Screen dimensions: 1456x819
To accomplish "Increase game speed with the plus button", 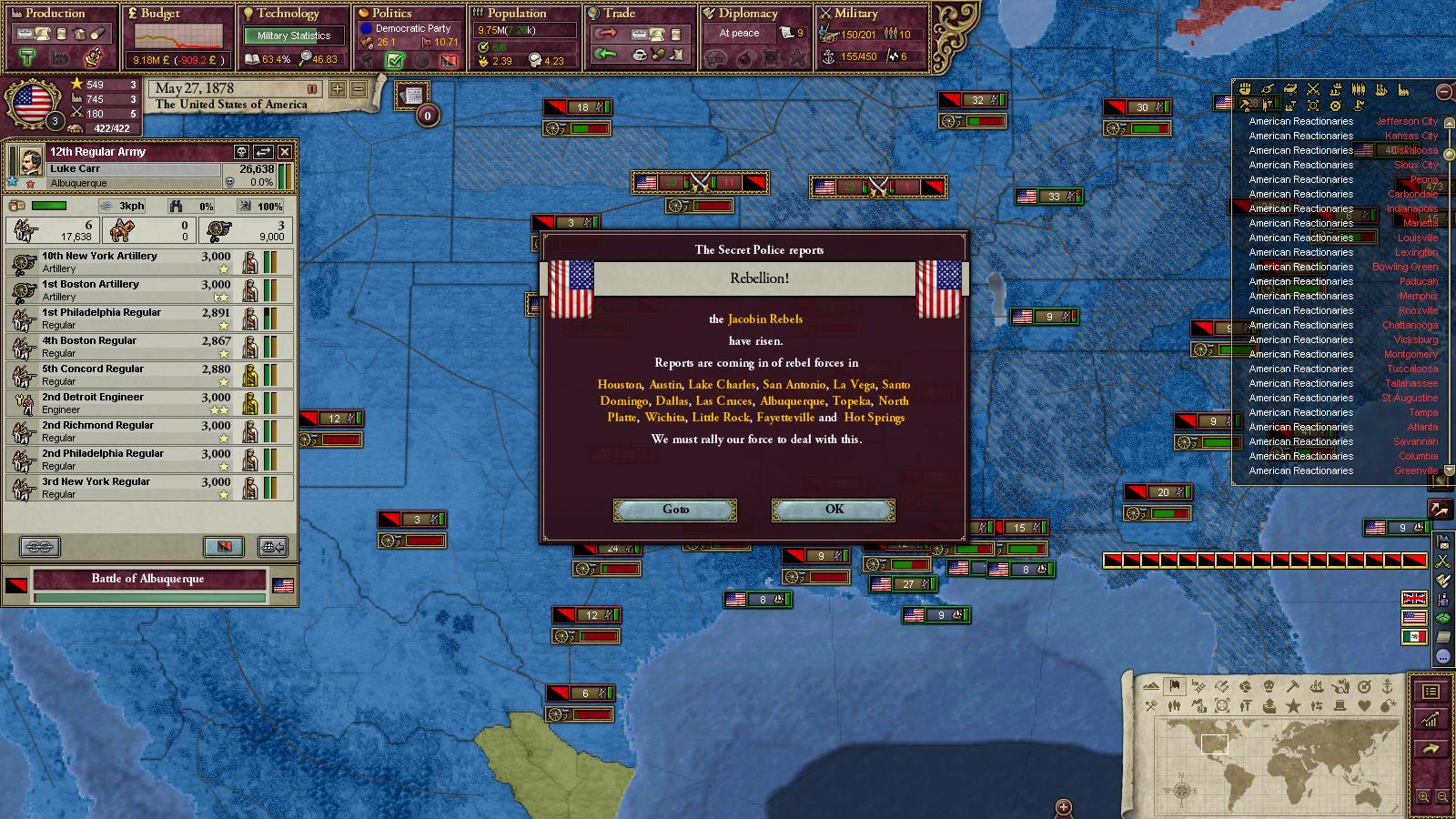I will tap(338, 89).
